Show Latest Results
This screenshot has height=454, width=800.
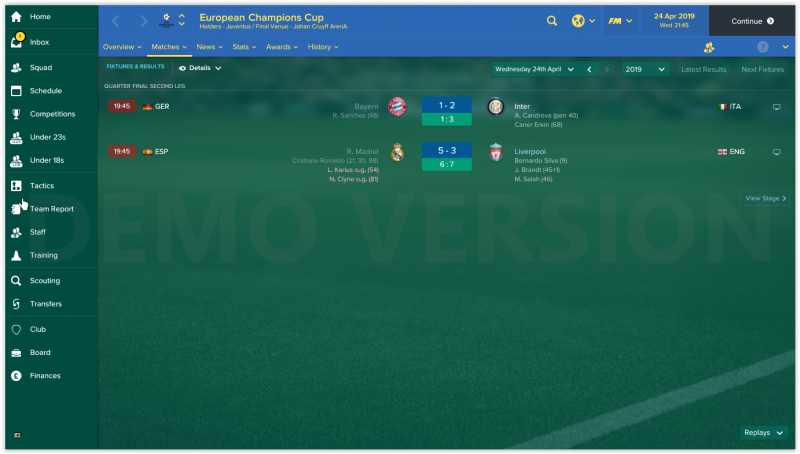coord(703,69)
